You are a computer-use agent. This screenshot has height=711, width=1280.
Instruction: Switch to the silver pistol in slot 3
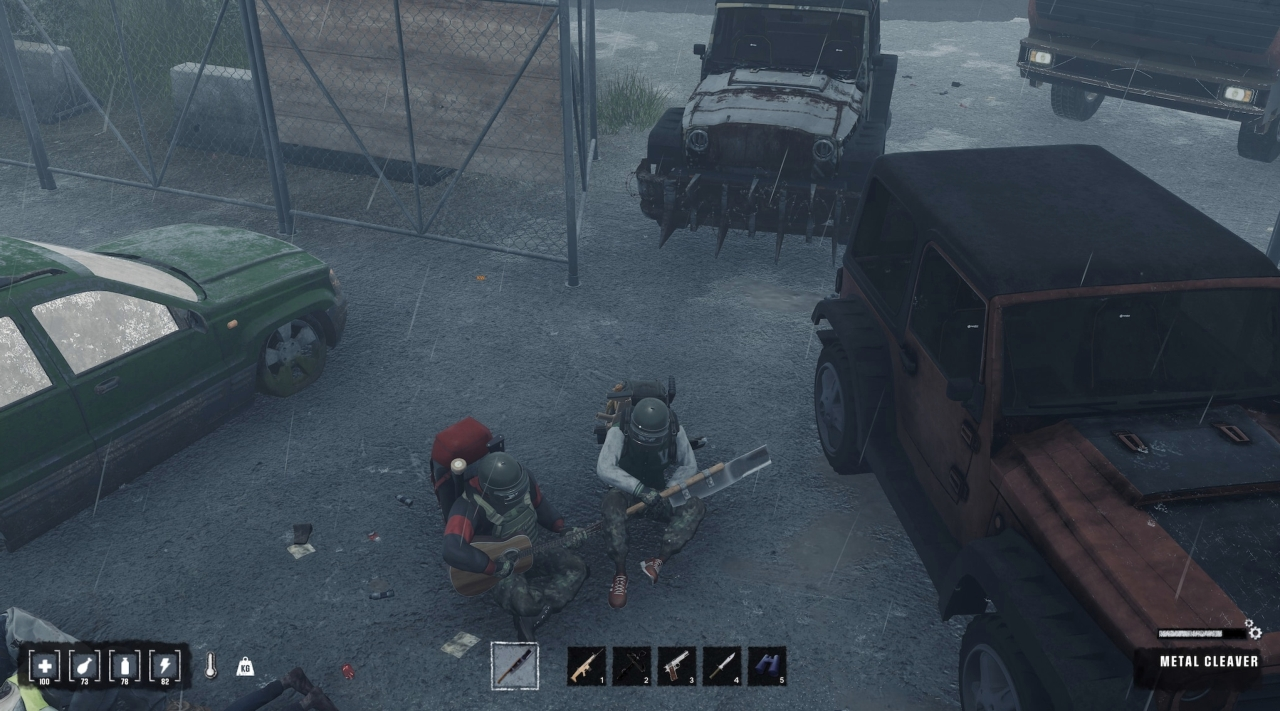(x=677, y=666)
